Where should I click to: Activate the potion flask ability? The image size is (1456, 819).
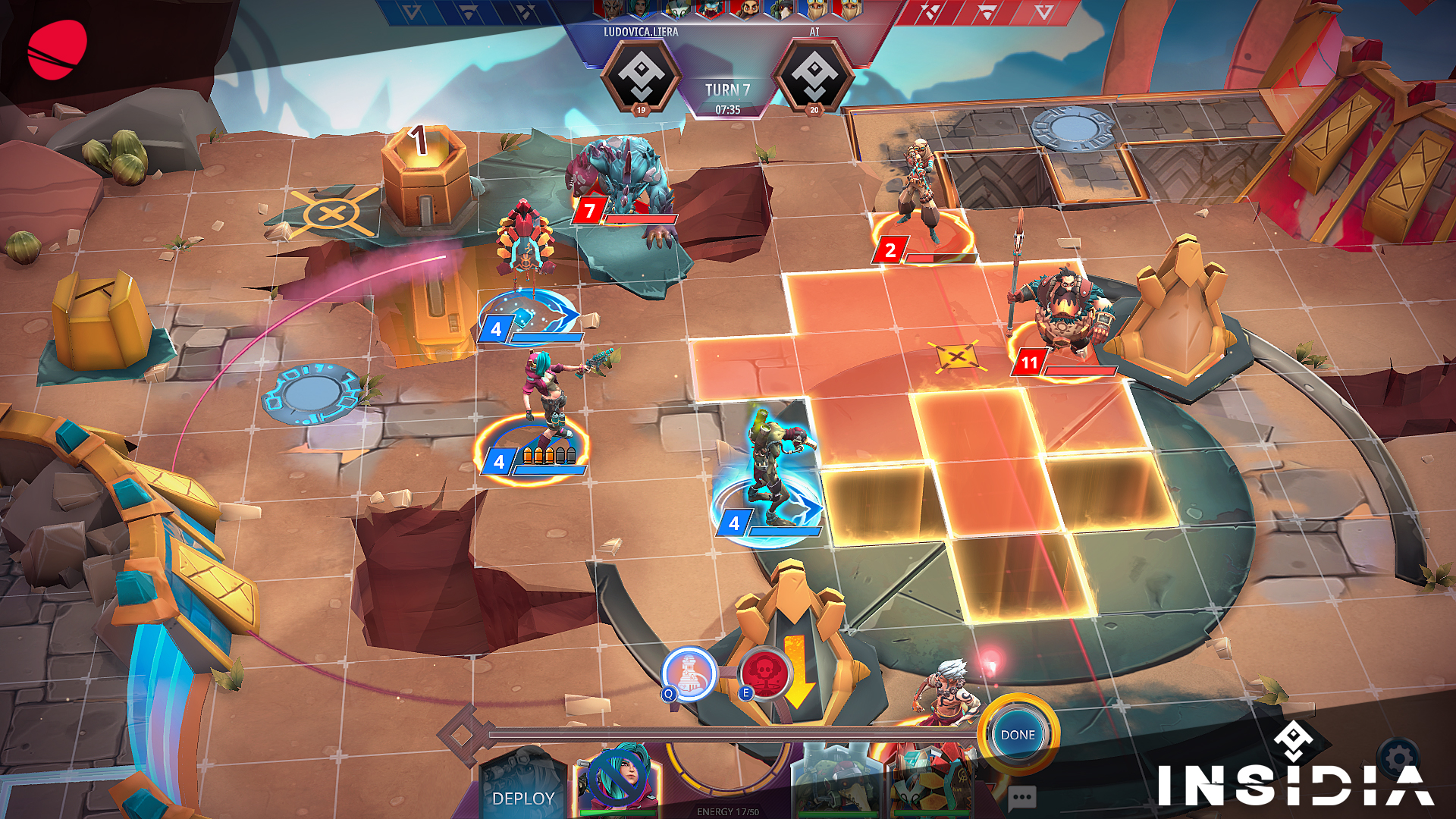click(689, 672)
